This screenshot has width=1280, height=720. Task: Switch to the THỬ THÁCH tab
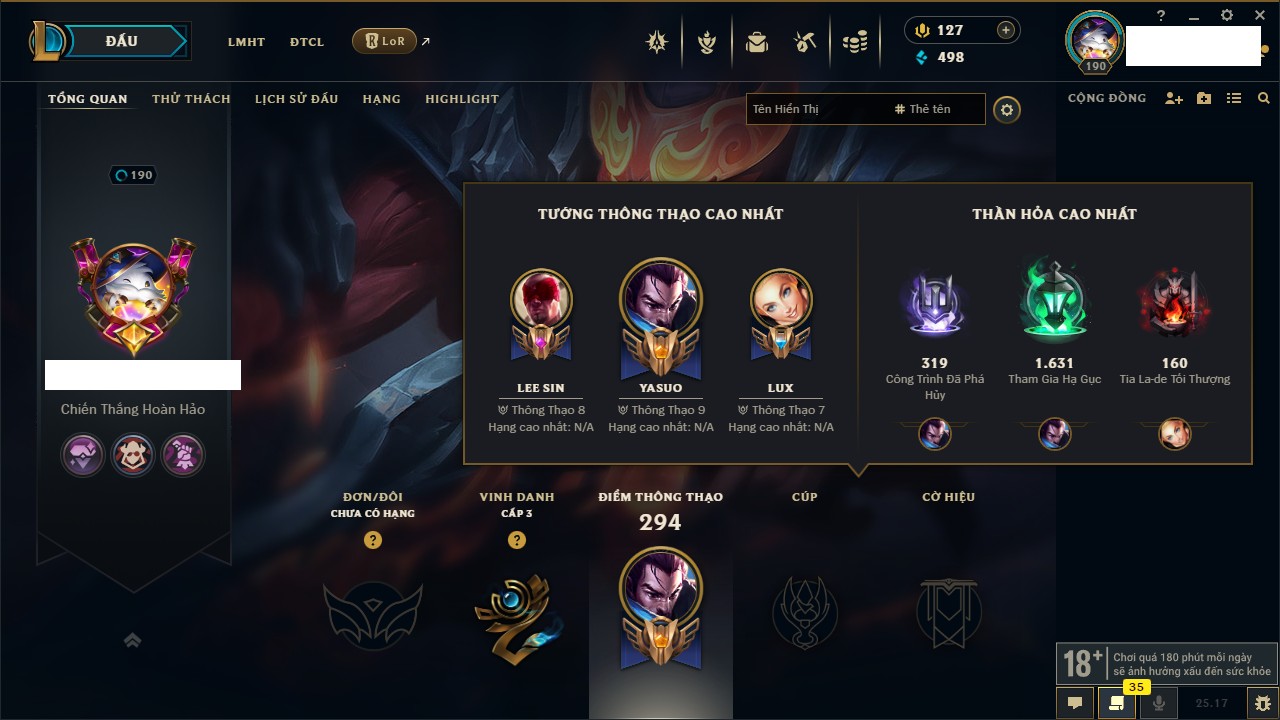tap(191, 99)
